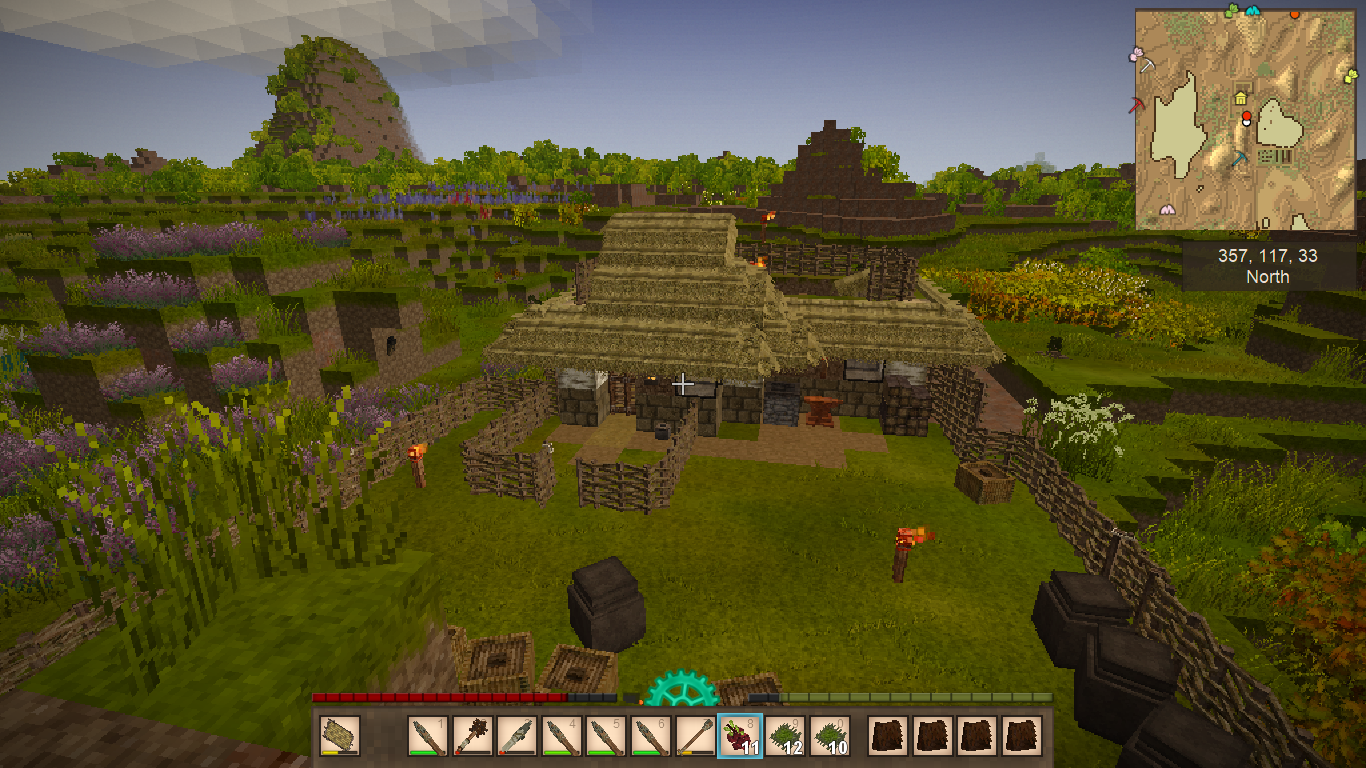The width and height of the screenshot is (1366, 768).
Task: Select the grey-bladed tool in hotbar slot 3
Action: tap(517, 737)
